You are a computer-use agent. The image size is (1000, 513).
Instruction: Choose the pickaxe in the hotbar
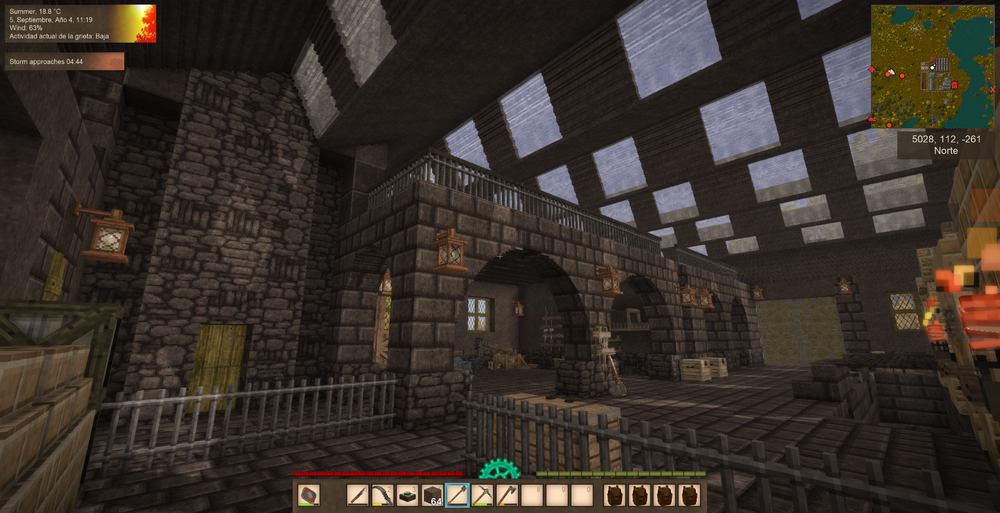pyautogui.click(x=483, y=495)
